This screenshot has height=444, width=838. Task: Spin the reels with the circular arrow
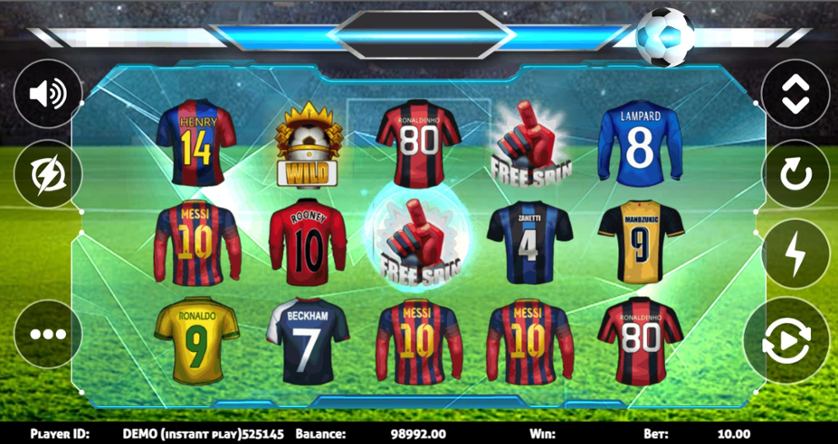pyautogui.click(x=794, y=175)
